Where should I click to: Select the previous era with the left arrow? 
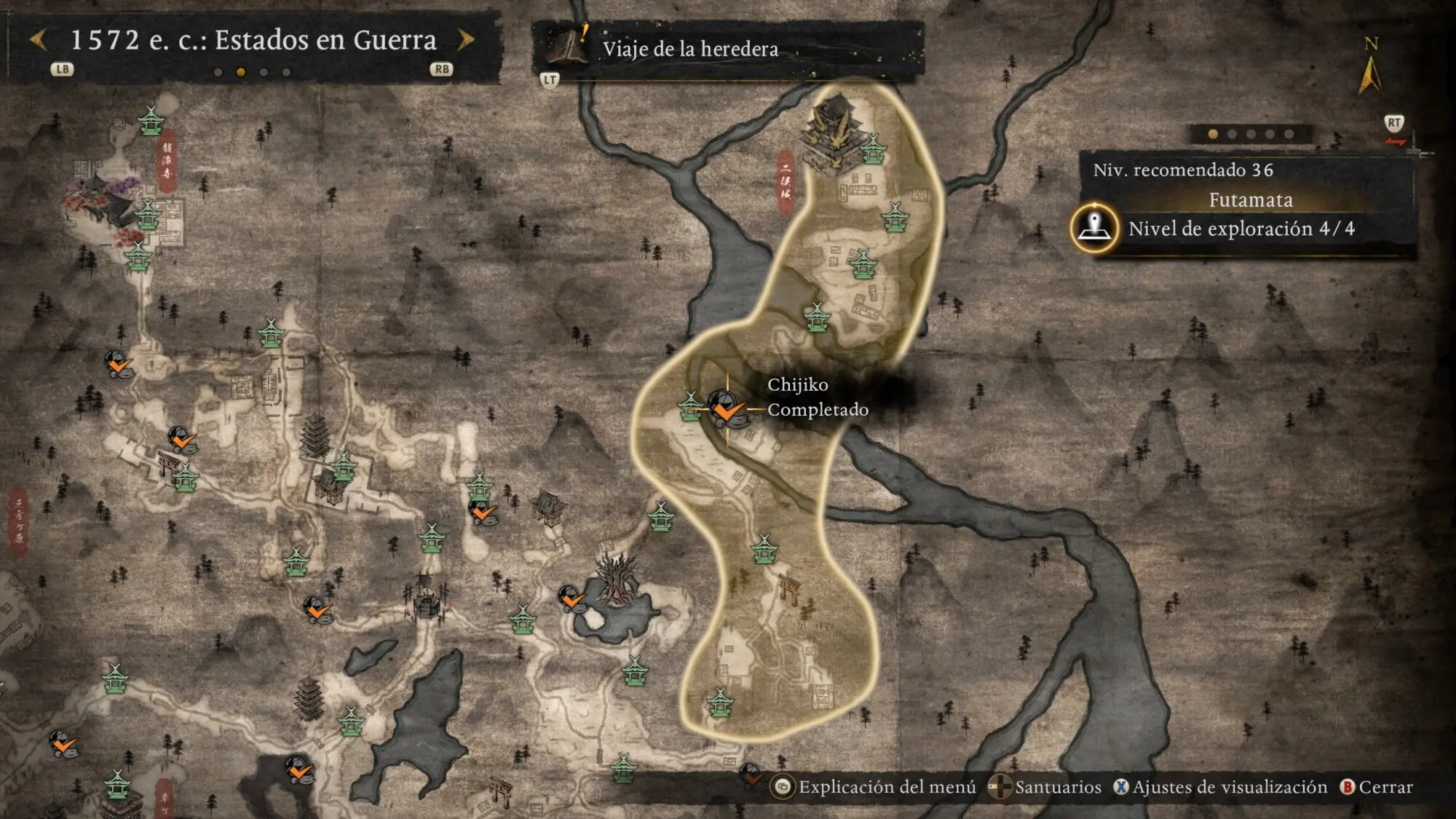[39, 40]
